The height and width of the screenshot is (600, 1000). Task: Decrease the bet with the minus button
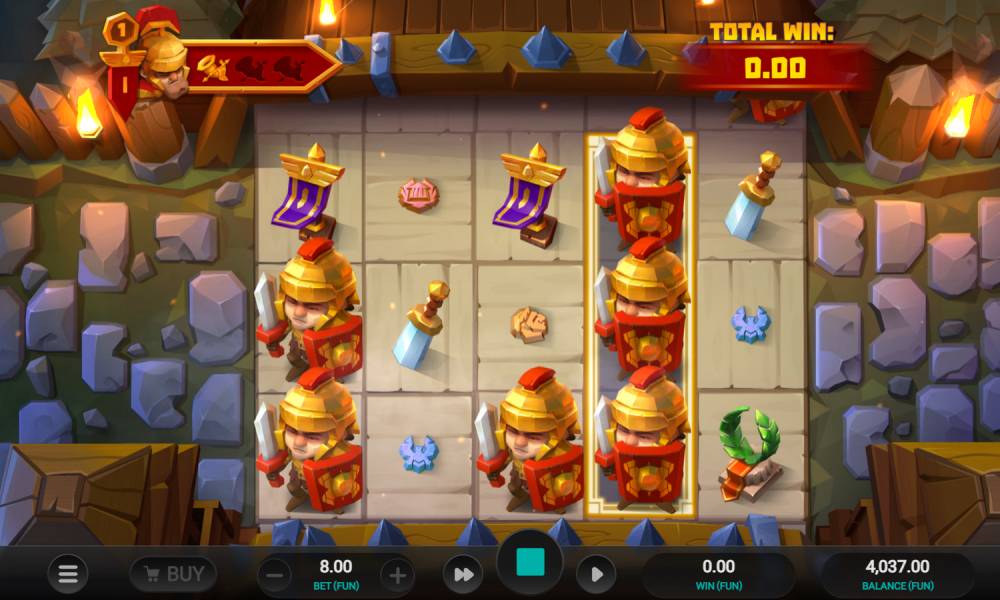[x=276, y=575]
